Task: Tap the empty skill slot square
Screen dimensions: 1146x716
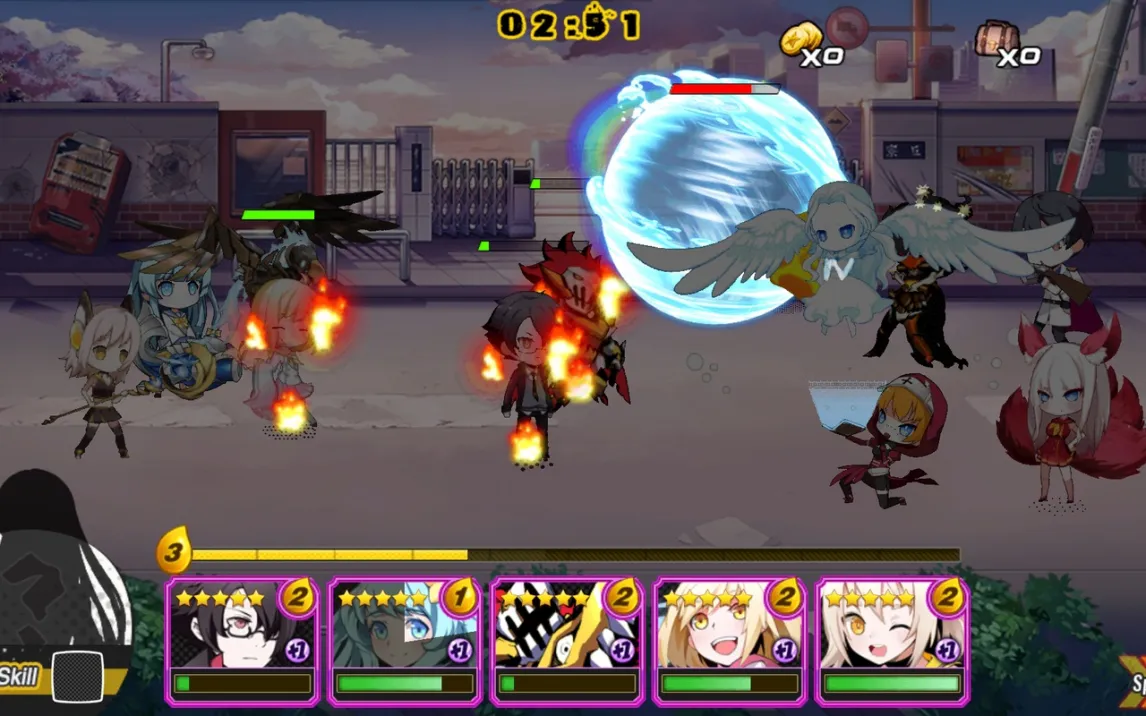Action: [78, 677]
